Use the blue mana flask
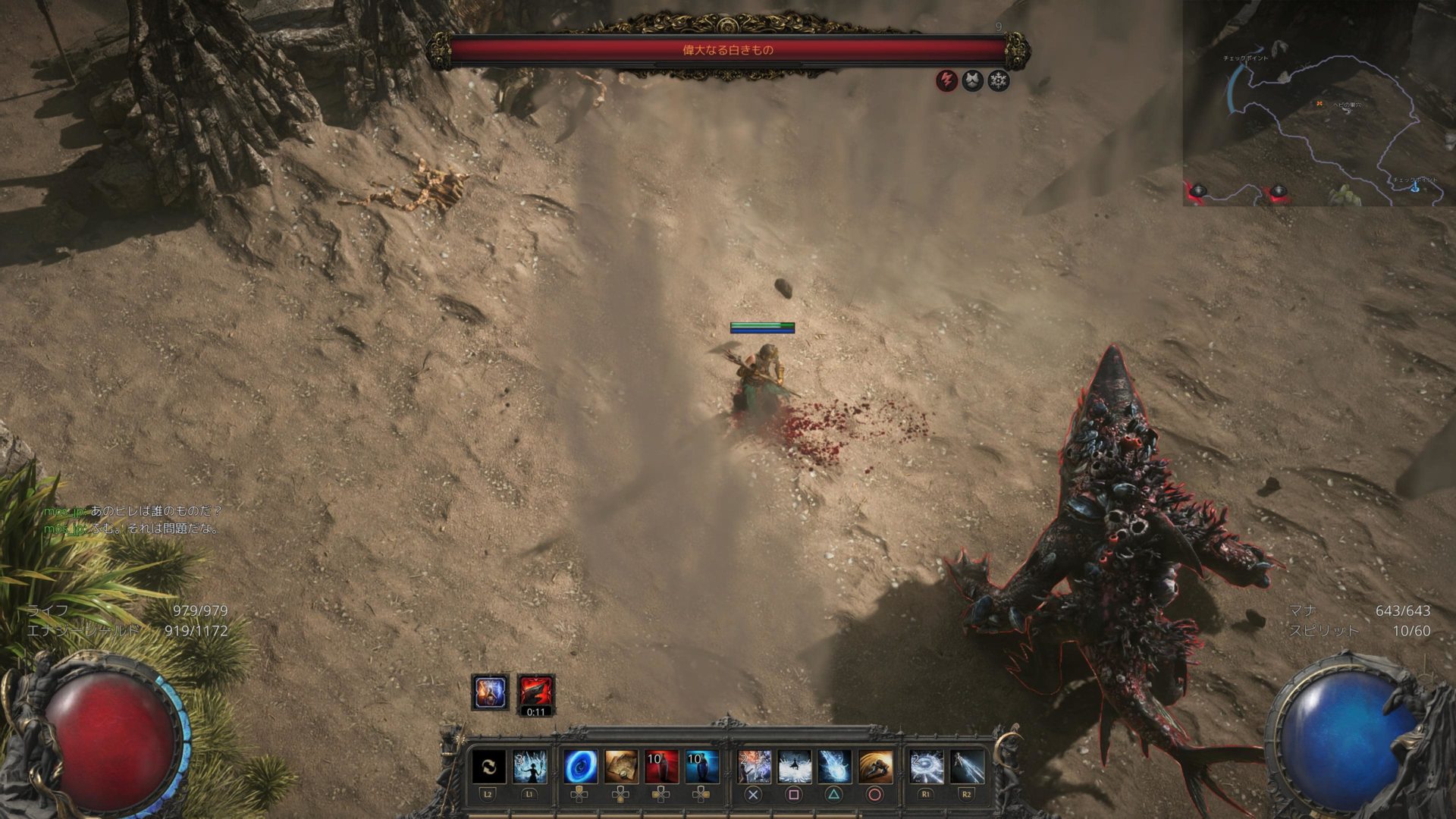The image size is (1456, 819). (x=701, y=767)
